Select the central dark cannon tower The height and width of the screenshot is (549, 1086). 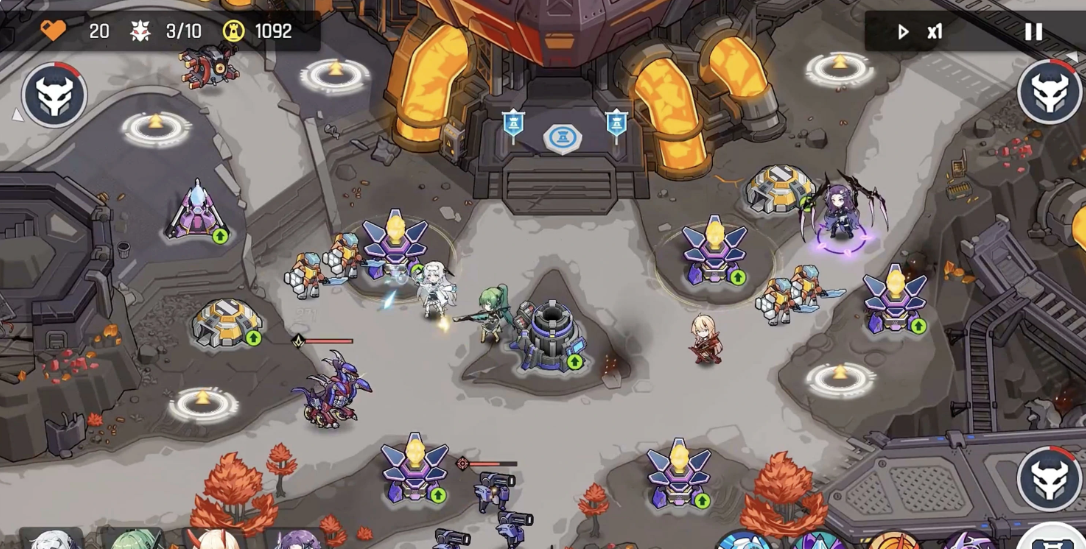[x=547, y=333]
